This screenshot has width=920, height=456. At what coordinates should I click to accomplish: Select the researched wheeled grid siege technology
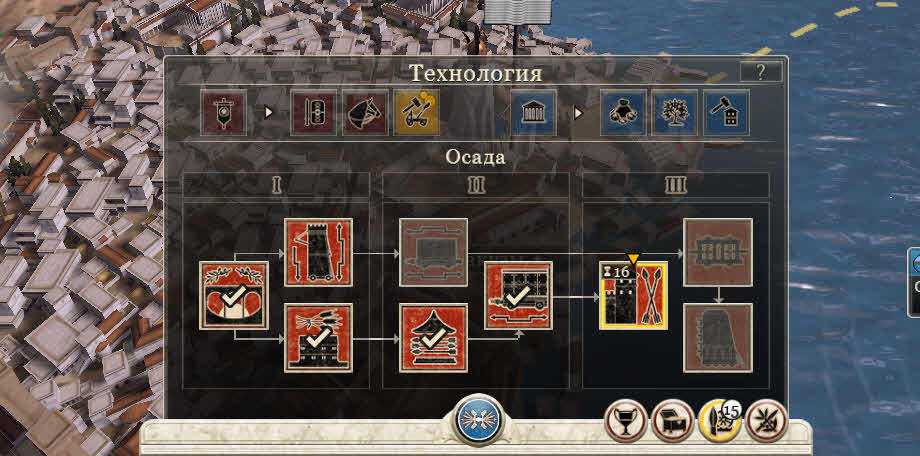pyautogui.click(x=518, y=295)
